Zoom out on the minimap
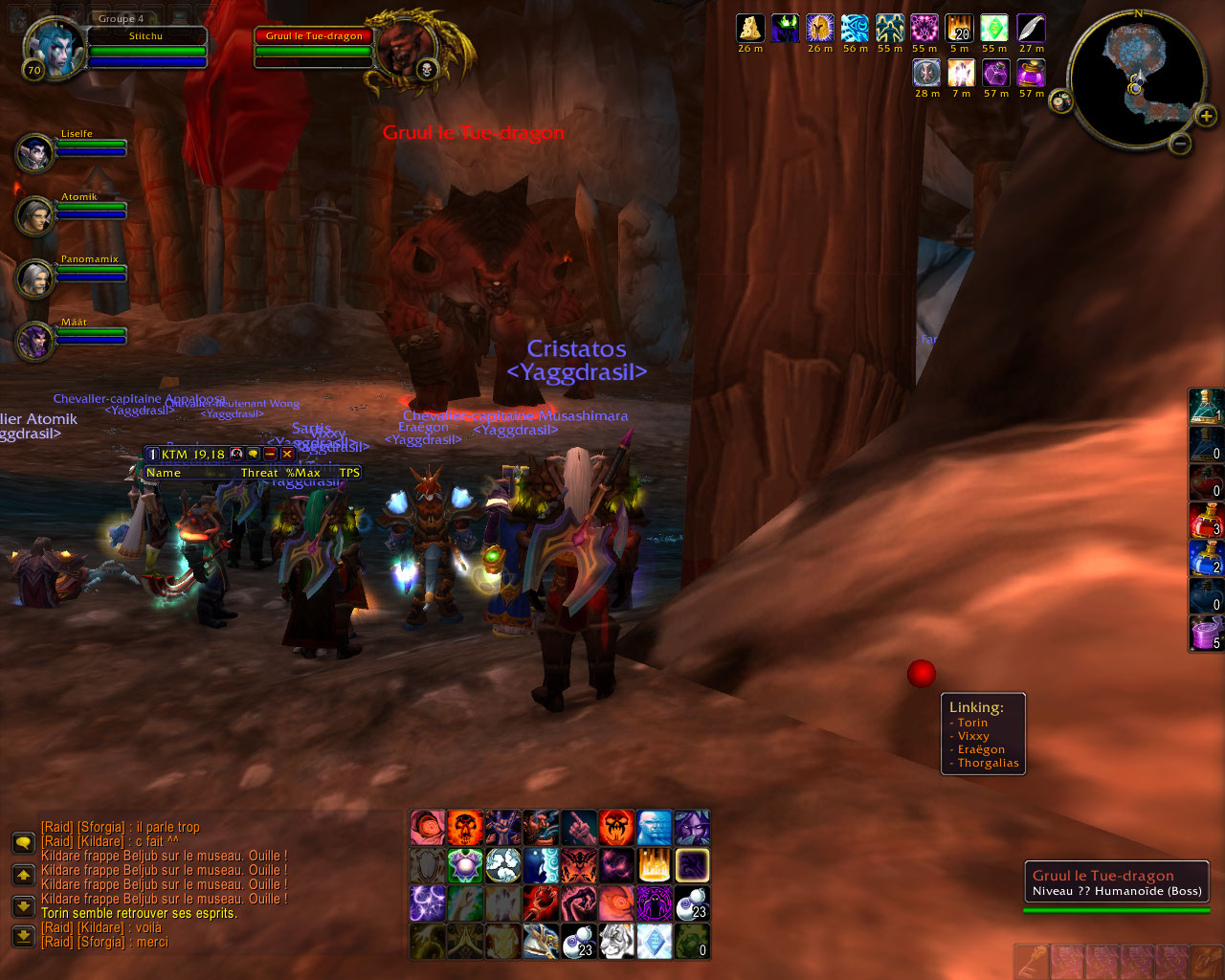 [x=1181, y=145]
